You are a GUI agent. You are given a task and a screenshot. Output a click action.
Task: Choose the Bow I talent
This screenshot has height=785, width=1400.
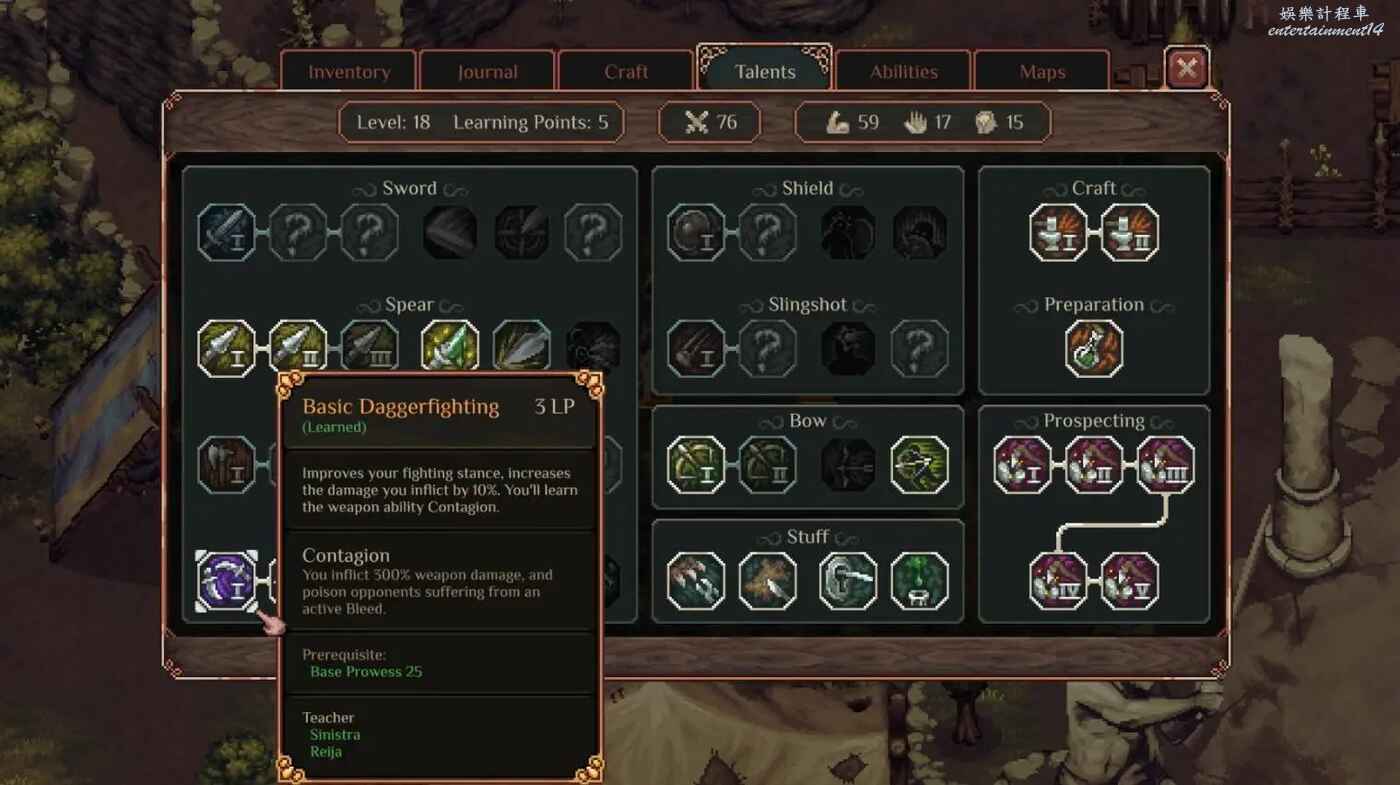click(696, 465)
